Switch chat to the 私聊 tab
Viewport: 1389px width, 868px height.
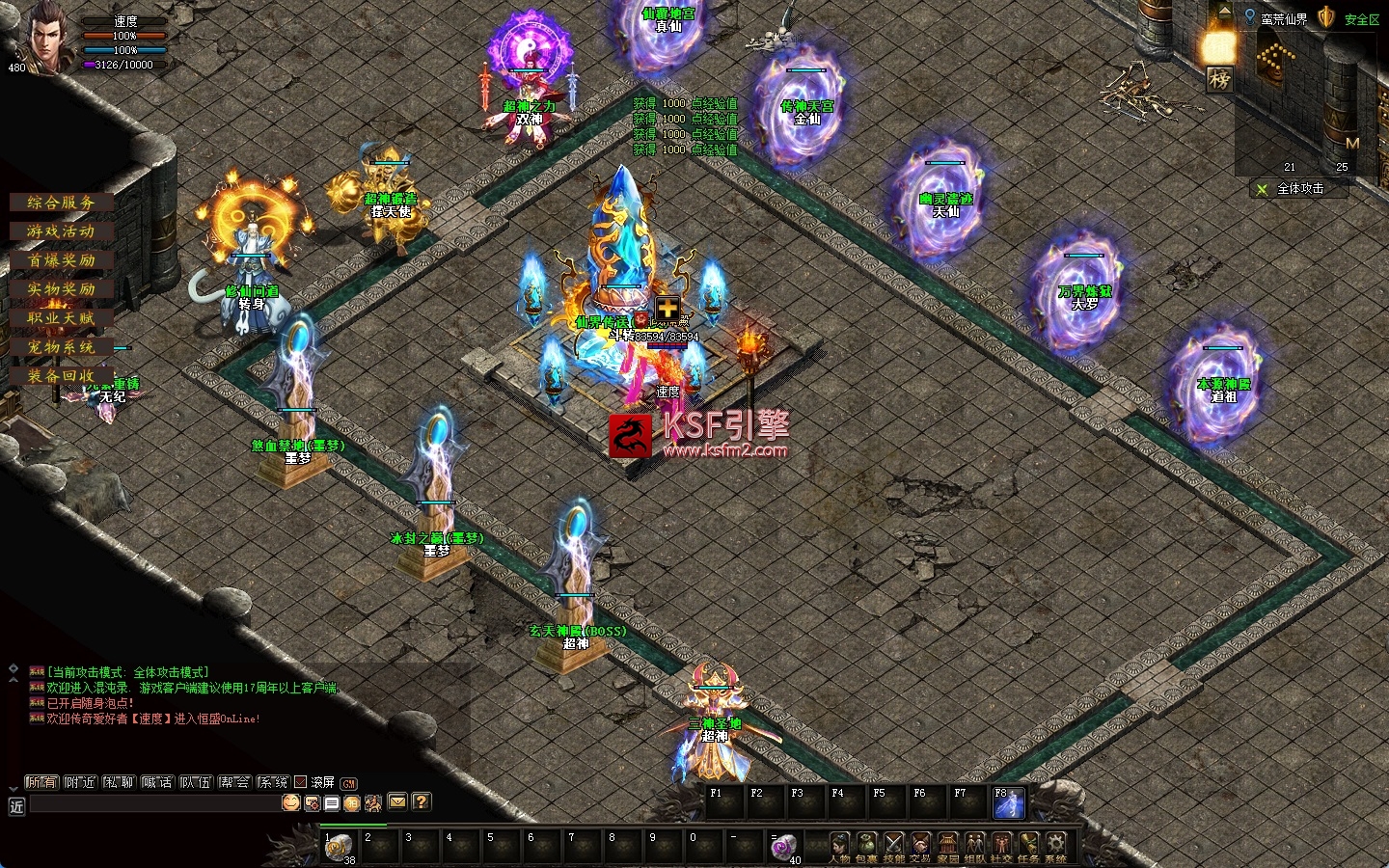[119, 782]
